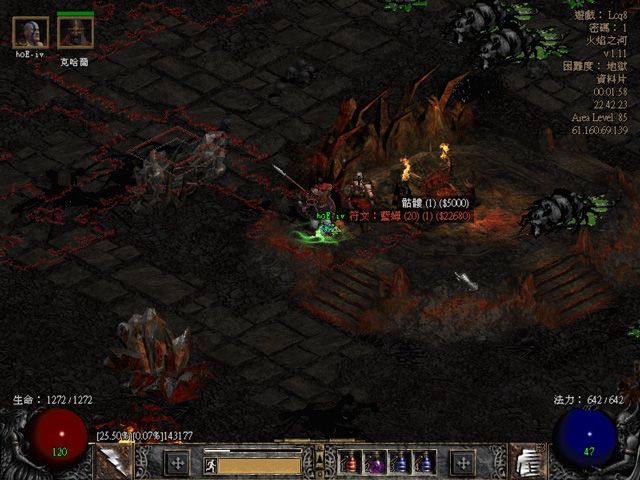Use the purple rejuvenation potion in the belt
The width and height of the screenshot is (640, 480).
coord(375,463)
